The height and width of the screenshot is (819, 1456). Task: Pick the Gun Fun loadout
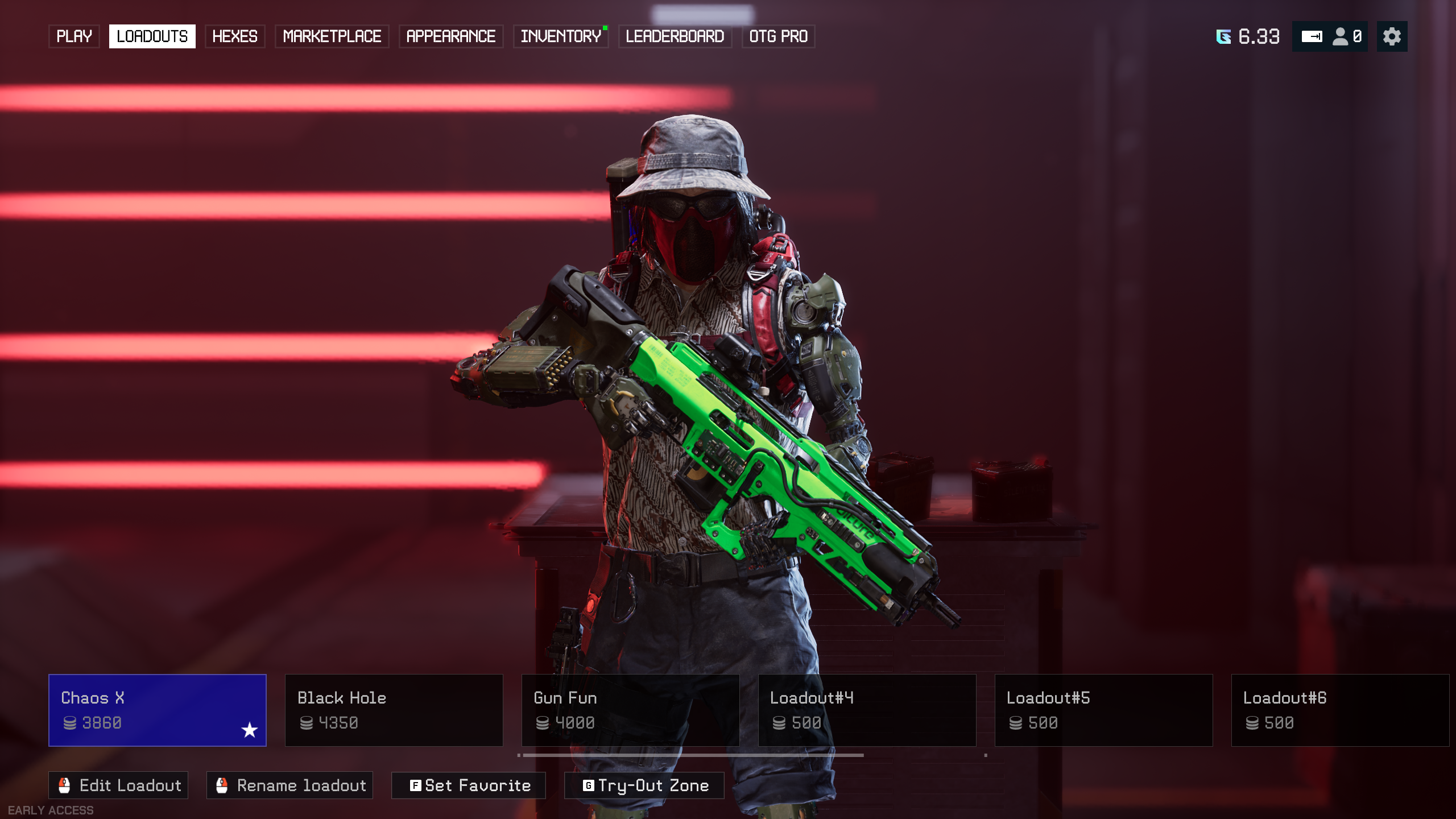click(x=630, y=710)
